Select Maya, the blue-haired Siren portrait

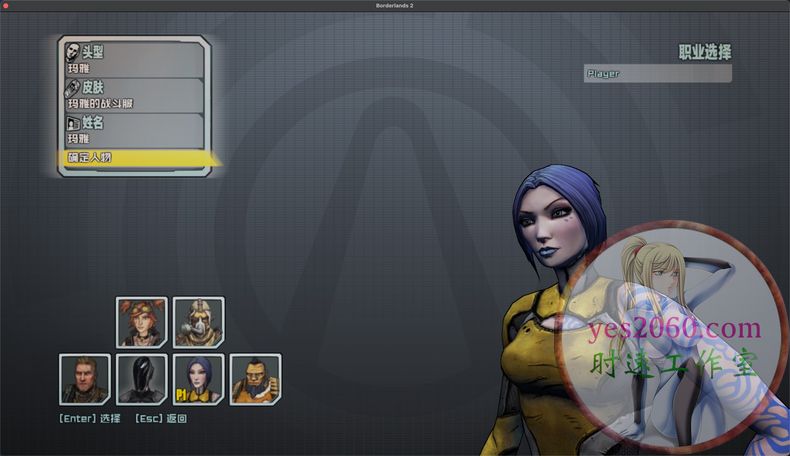click(x=198, y=379)
